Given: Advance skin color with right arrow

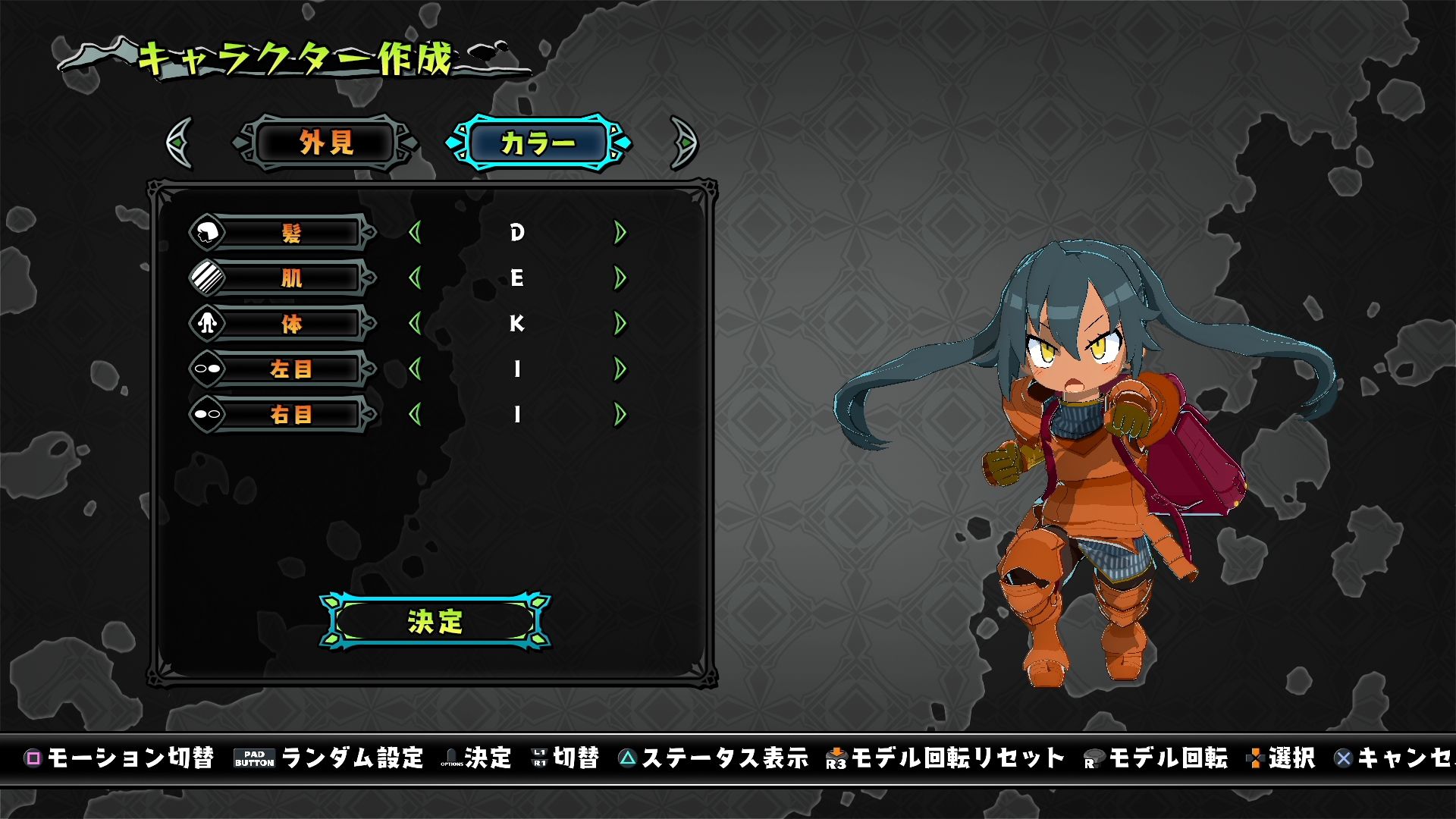Looking at the screenshot, I should pos(620,278).
